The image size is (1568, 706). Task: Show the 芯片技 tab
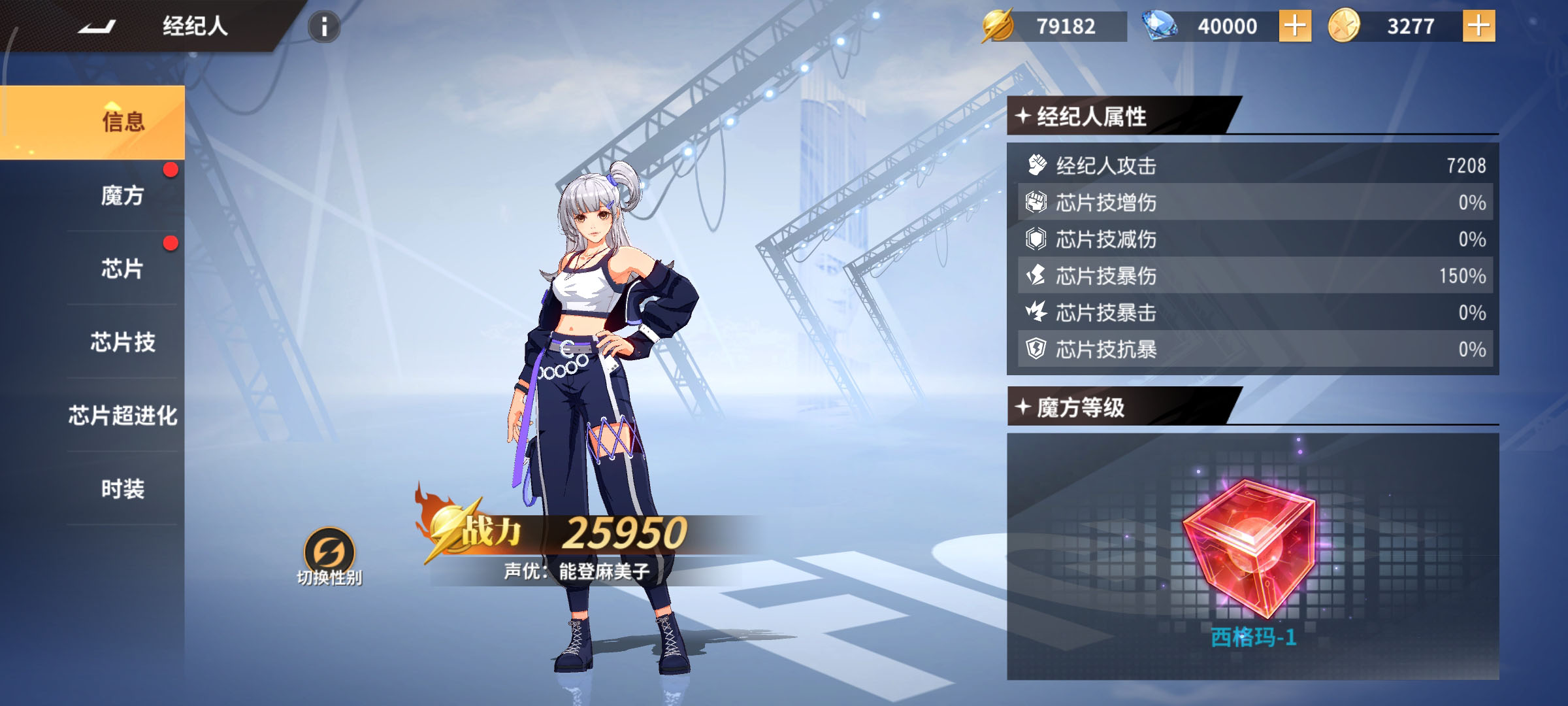click(x=123, y=342)
